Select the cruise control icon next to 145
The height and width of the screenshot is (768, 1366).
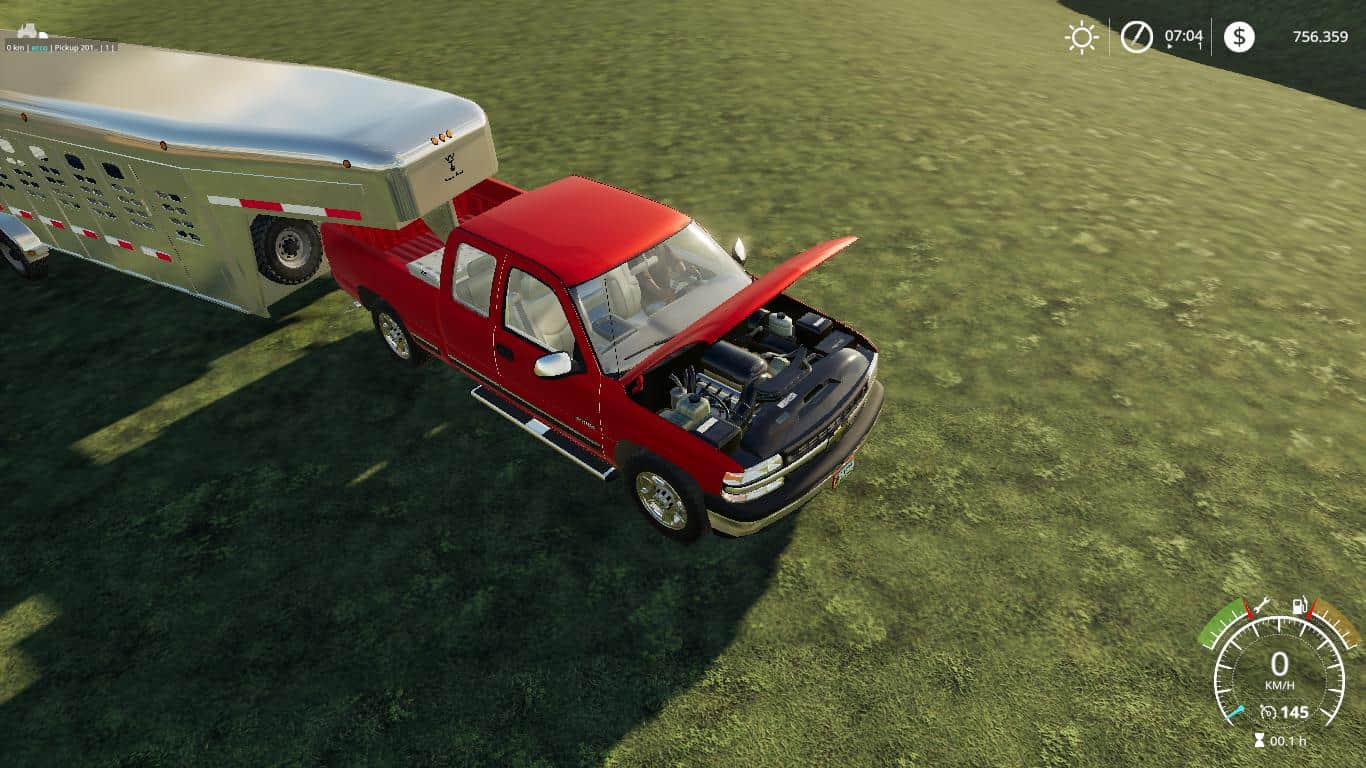pyautogui.click(x=1268, y=712)
